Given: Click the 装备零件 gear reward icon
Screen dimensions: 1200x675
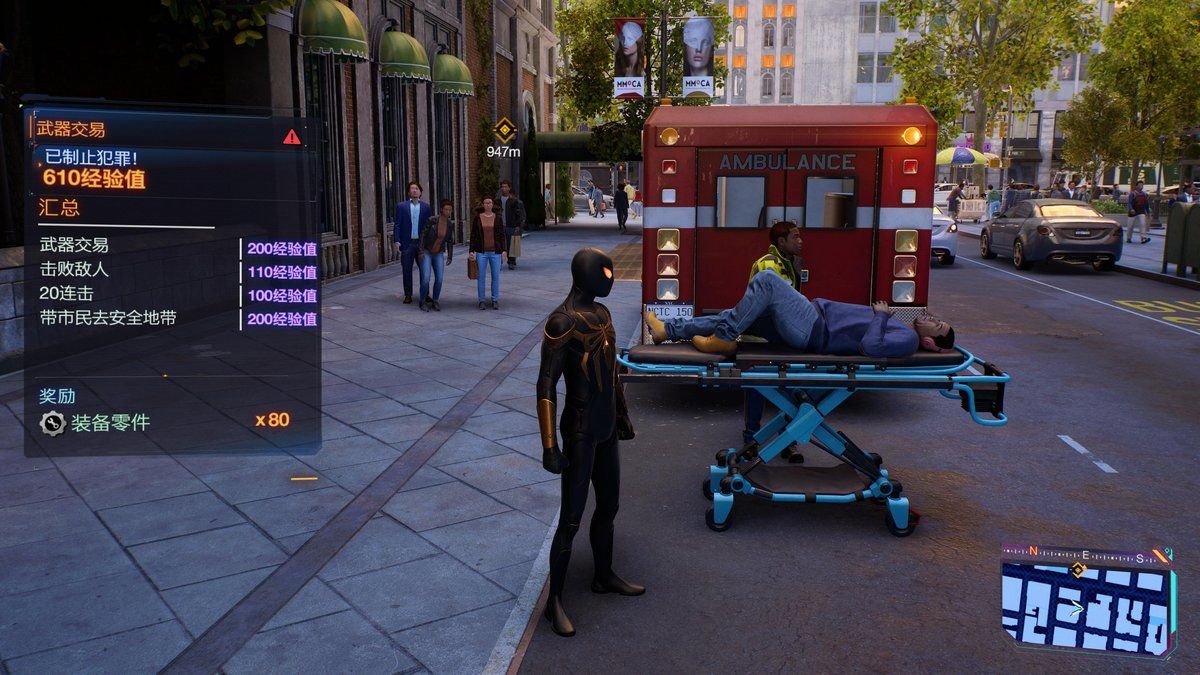Looking at the screenshot, I should coord(52,422).
